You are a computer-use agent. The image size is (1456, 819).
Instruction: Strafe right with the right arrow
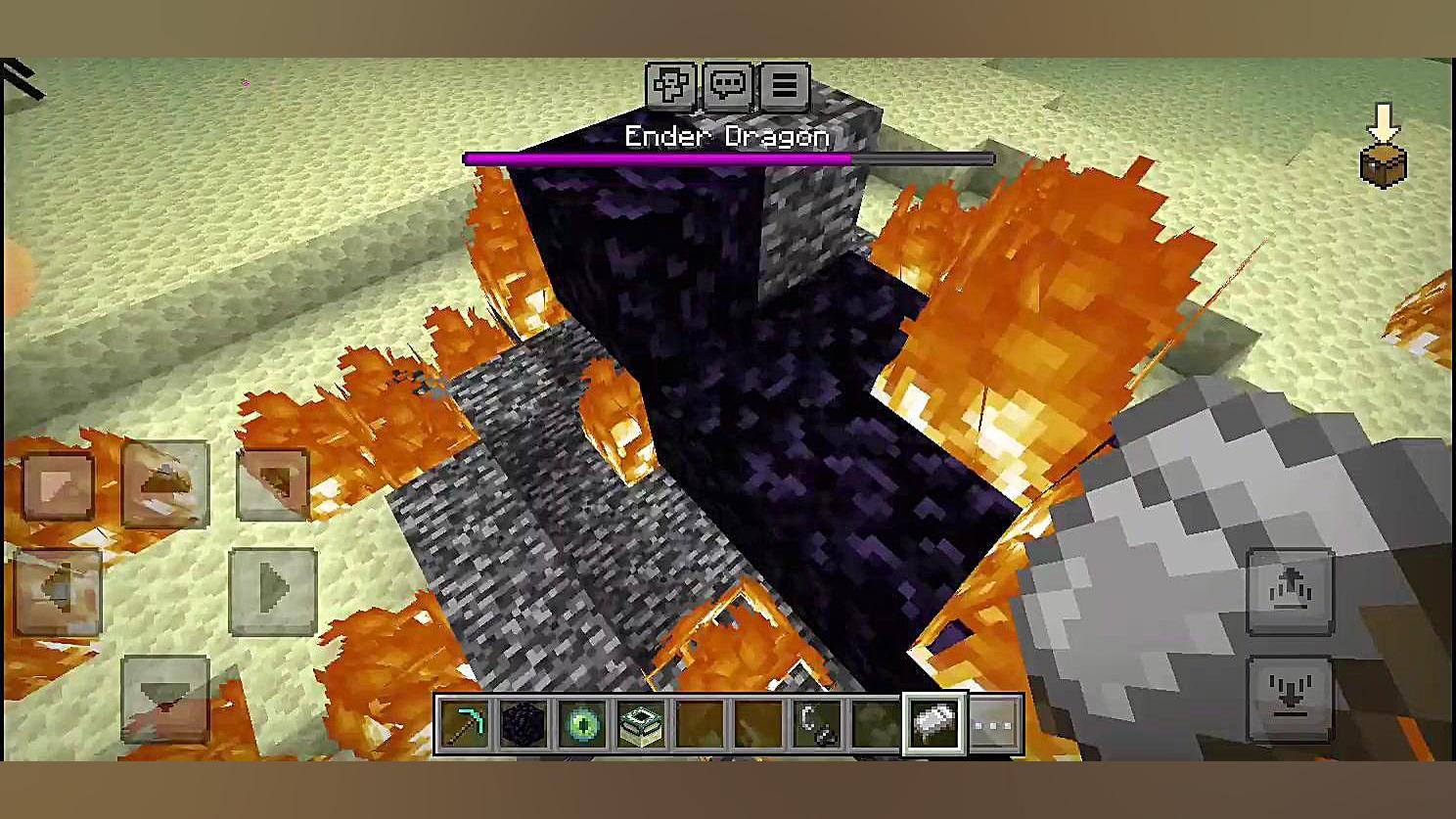tap(273, 592)
